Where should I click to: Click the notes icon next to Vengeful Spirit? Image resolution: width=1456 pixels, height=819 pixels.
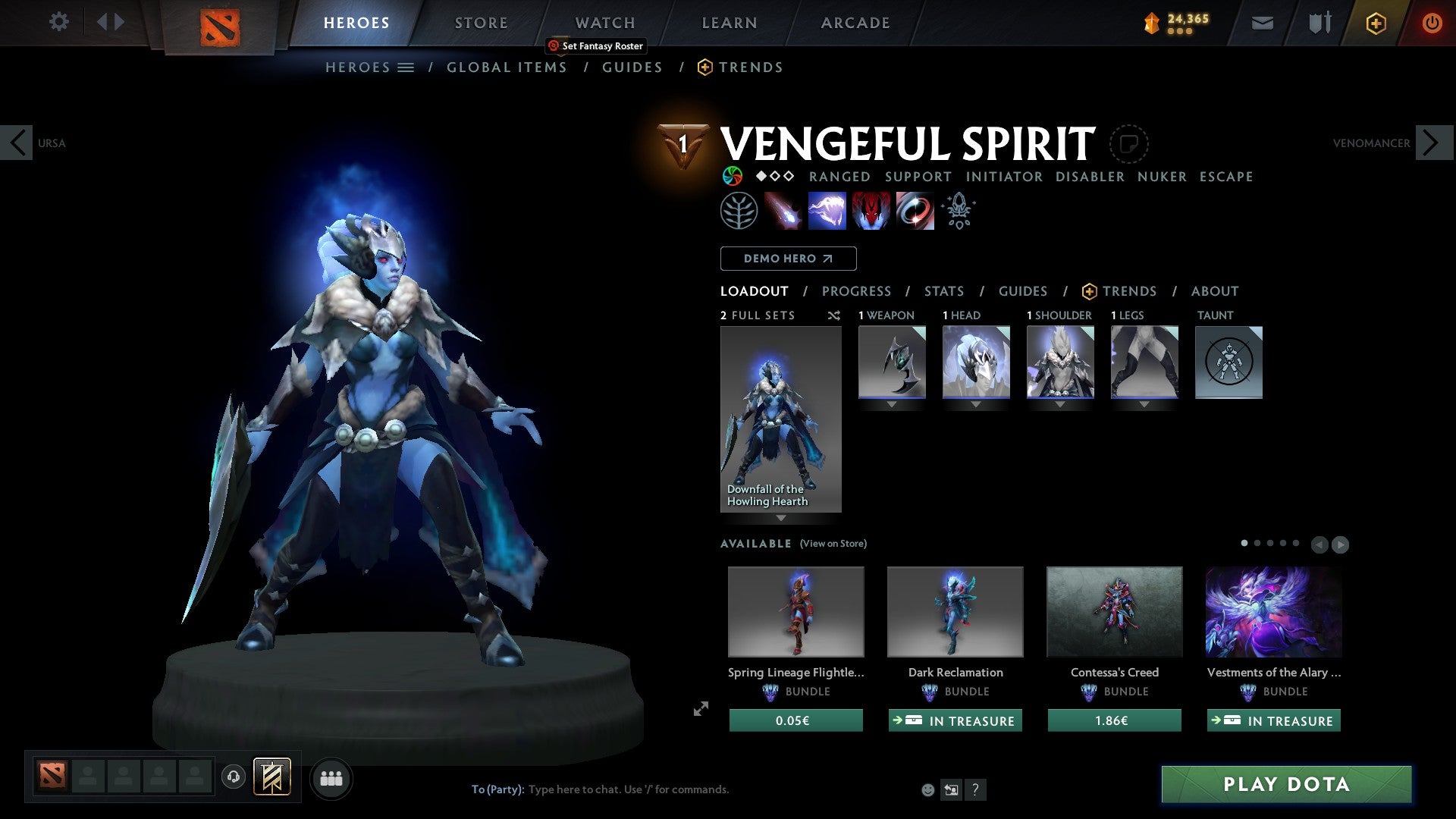tap(1130, 144)
